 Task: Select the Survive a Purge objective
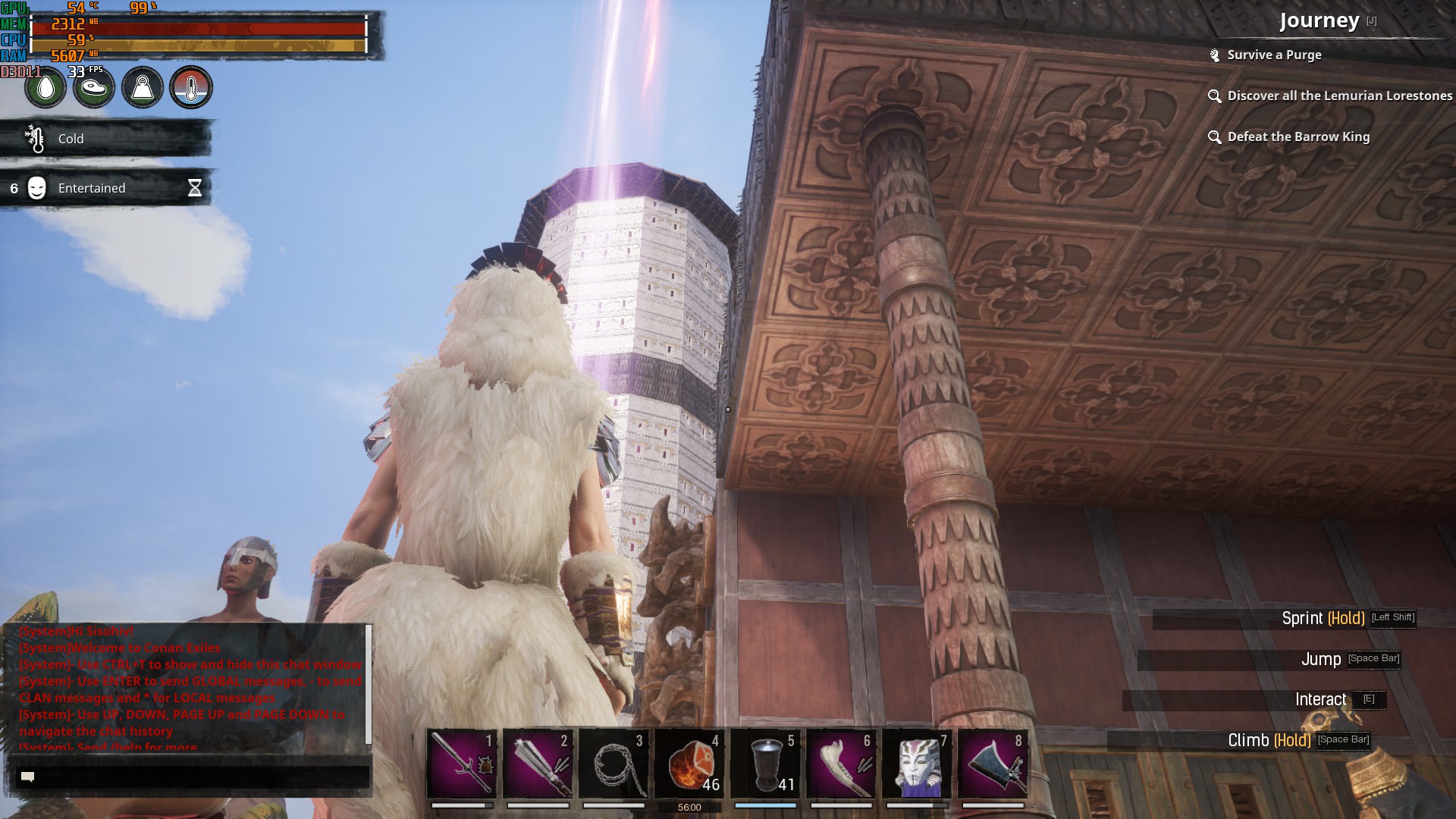click(x=1274, y=55)
